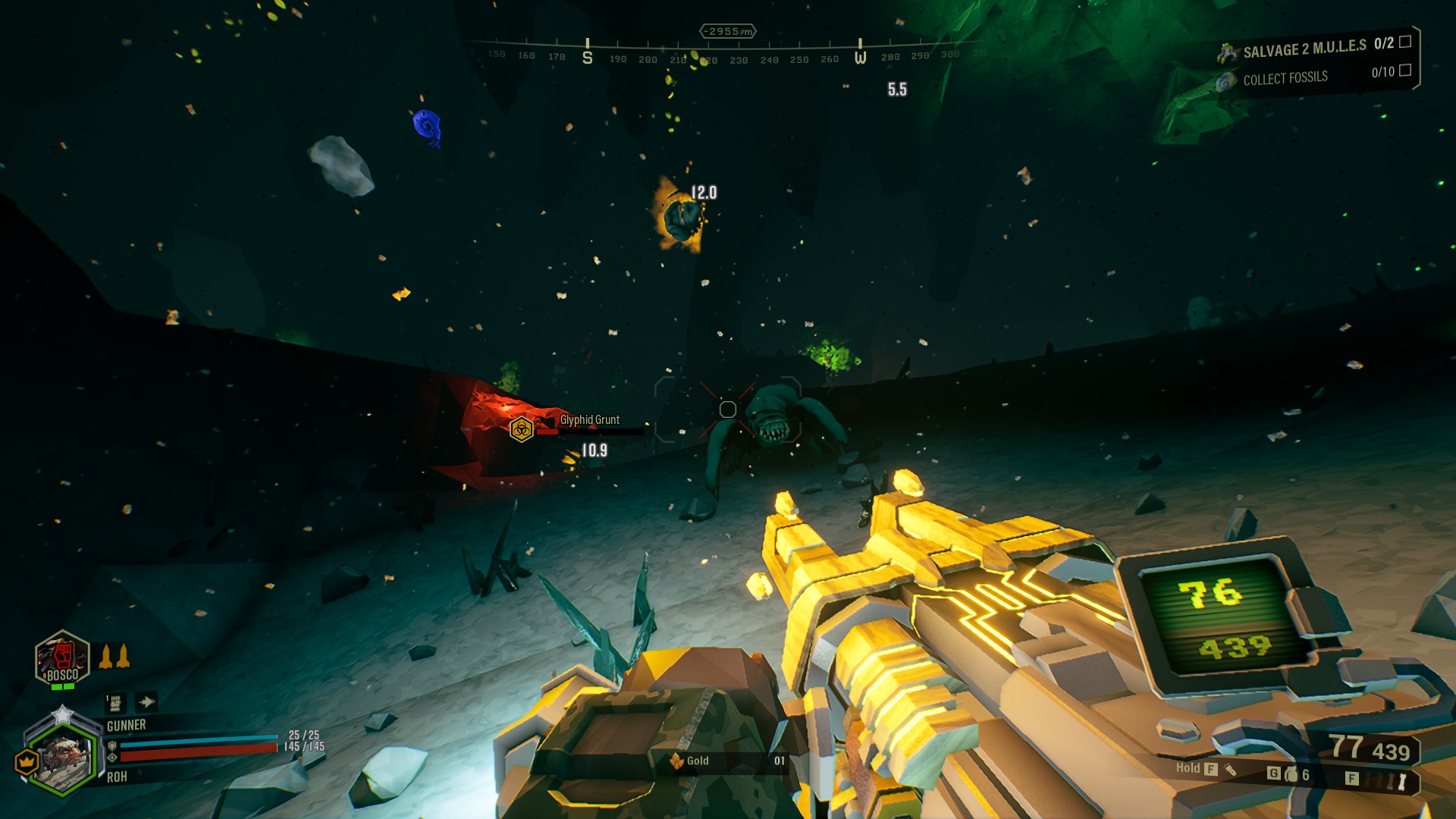Click the grenade icon
Image resolution: width=1456 pixels, height=819 pixels.
tap(1291, 774)
